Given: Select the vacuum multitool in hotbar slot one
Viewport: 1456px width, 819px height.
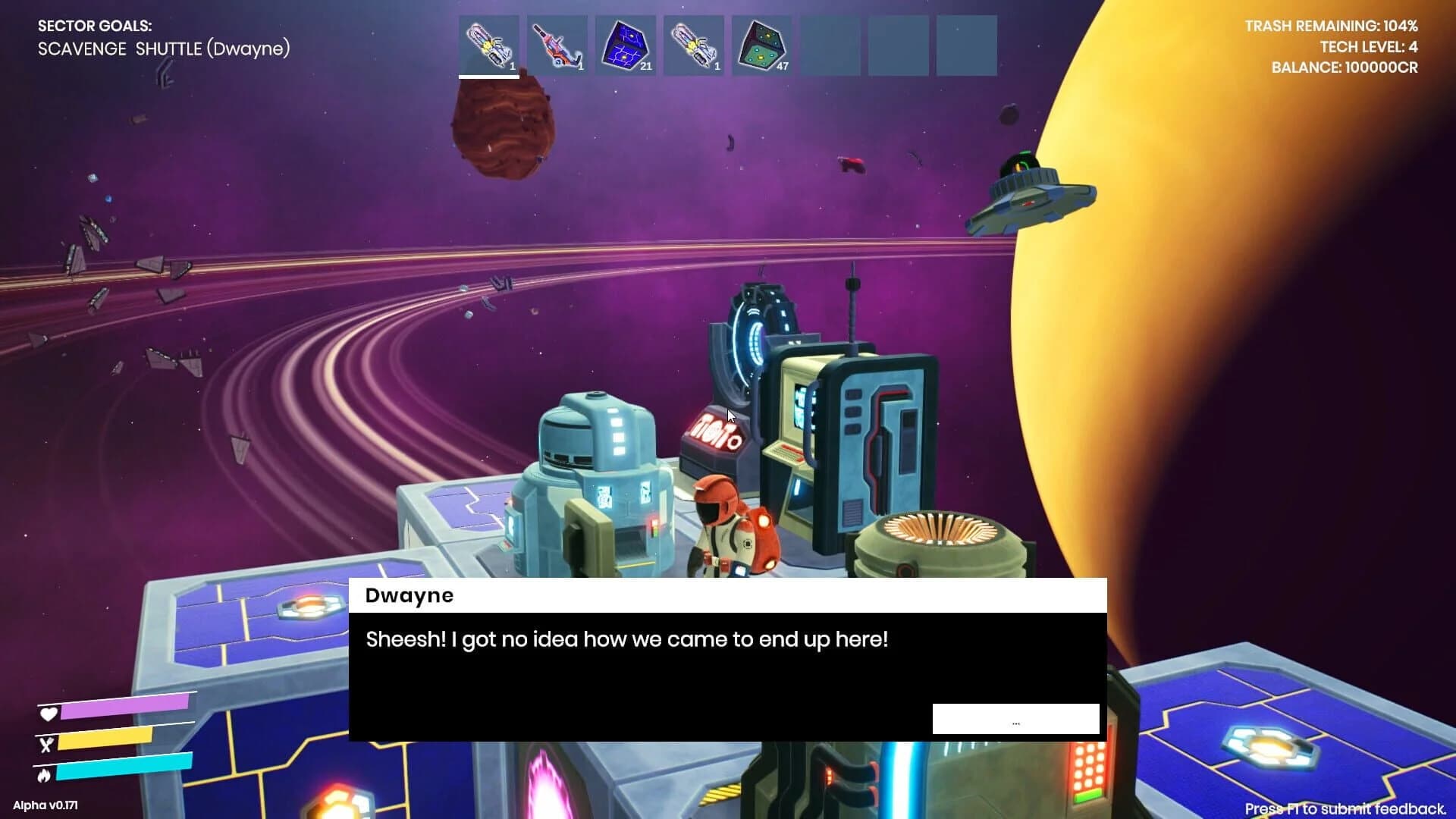Looking at the screenshot, I should [x=489, y=45].
